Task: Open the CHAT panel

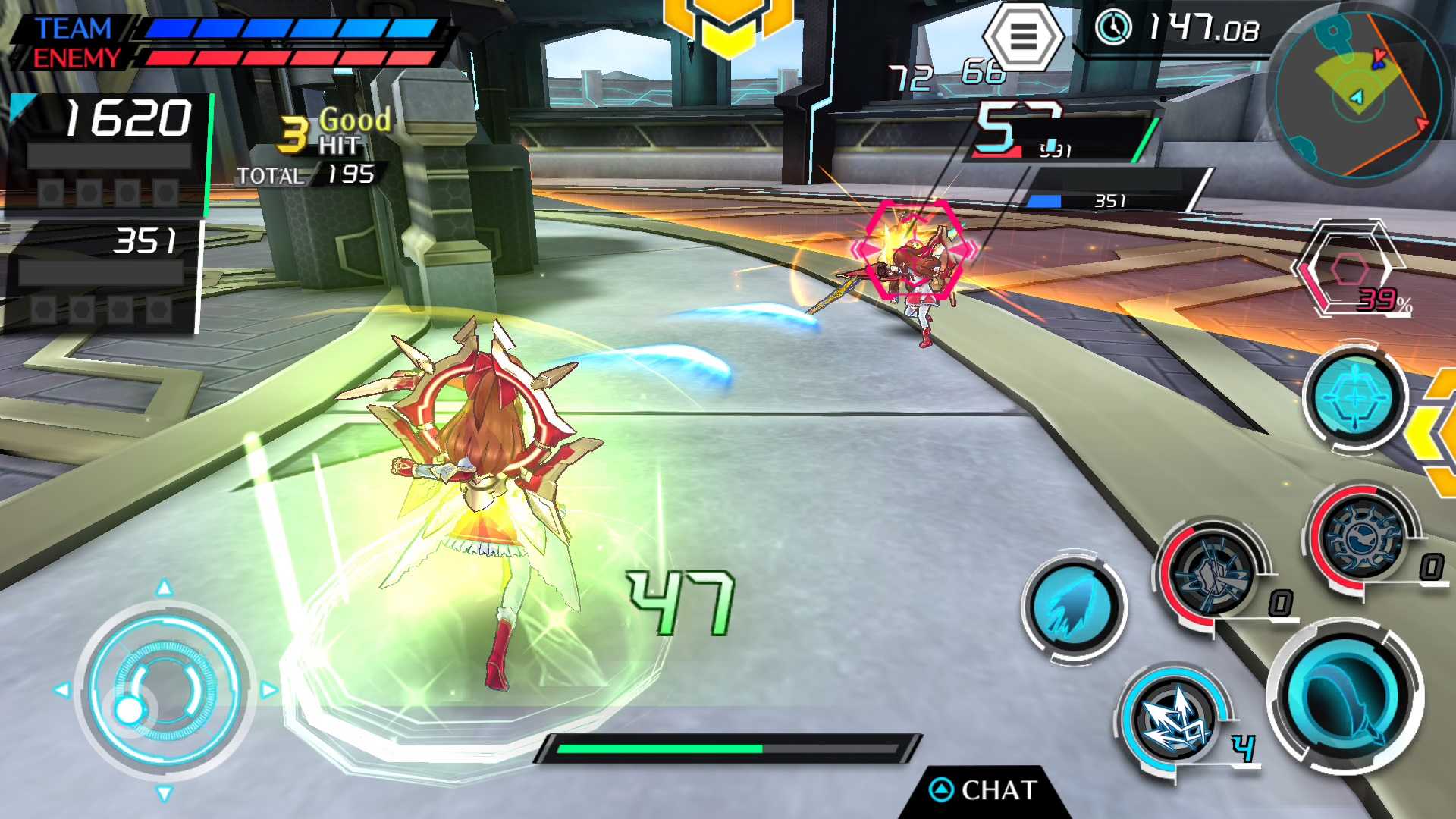Action: pyautogui.click(x=984, y=791)
